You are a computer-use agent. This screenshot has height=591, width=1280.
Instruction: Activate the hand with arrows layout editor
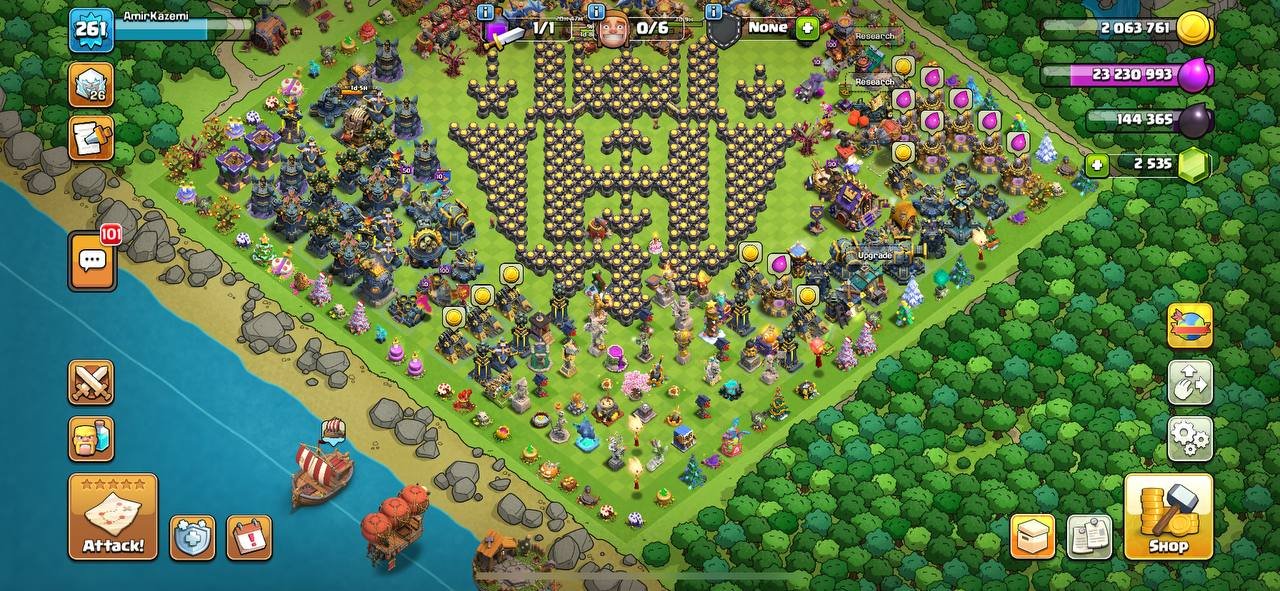coord(1190,382)
